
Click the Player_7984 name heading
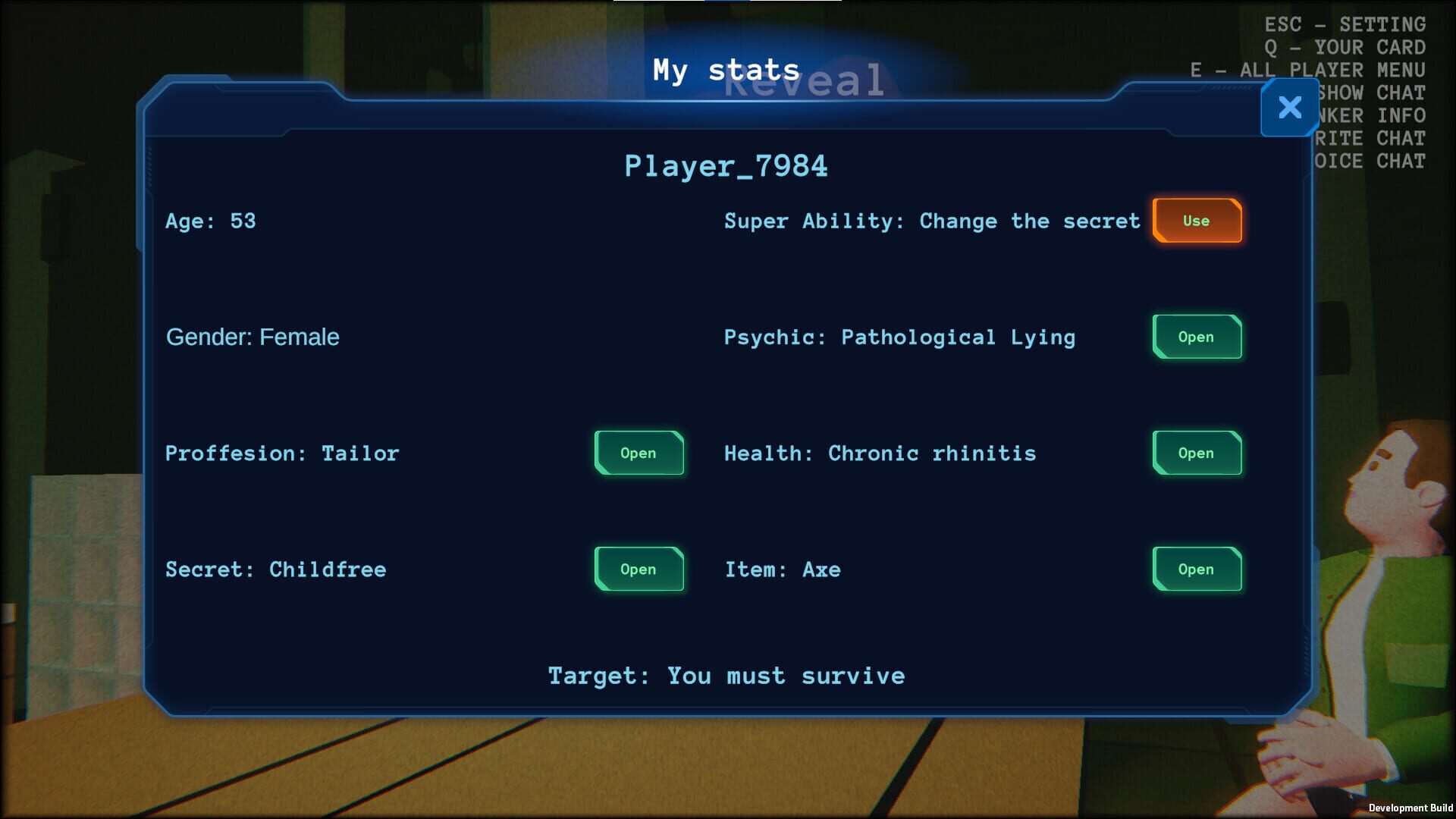pos(726,165)
